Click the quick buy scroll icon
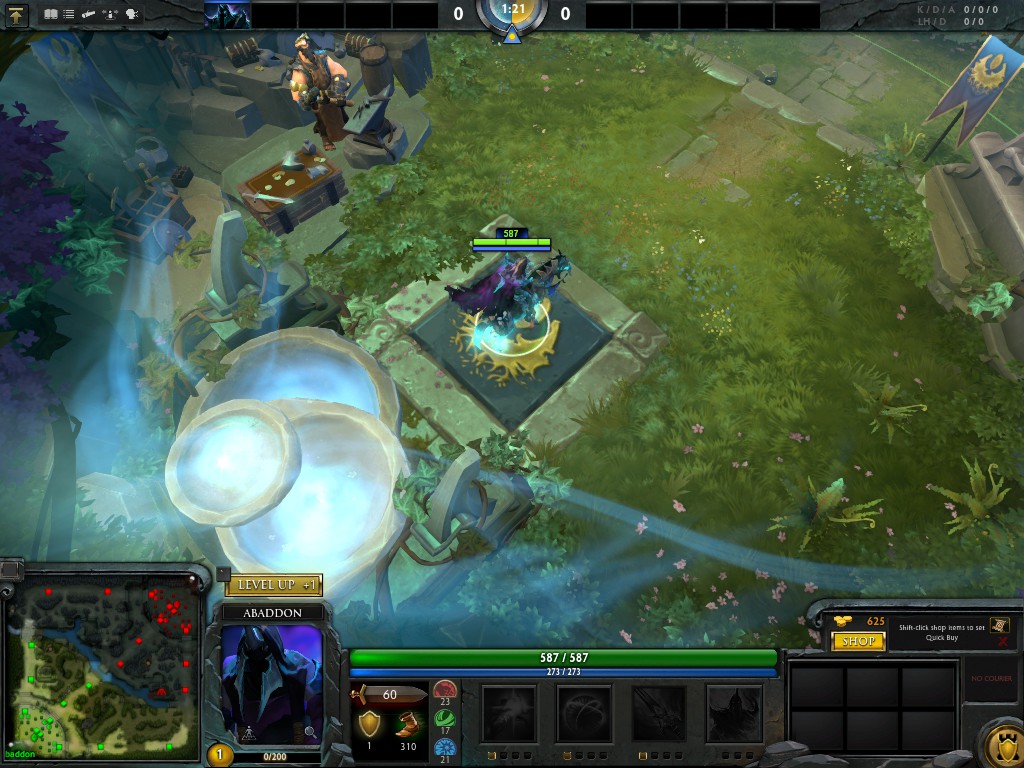Viewport: 1024px width, 768px height. (x=999, y=625)
